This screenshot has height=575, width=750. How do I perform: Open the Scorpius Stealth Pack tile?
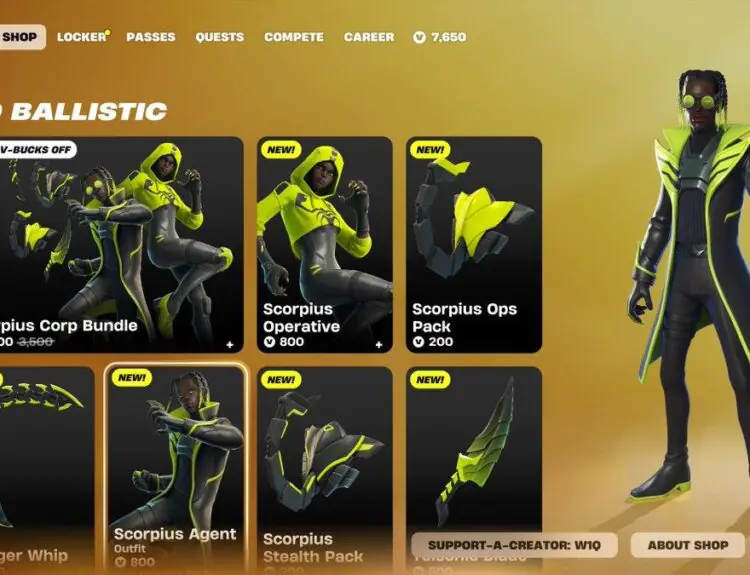[324, 468]
